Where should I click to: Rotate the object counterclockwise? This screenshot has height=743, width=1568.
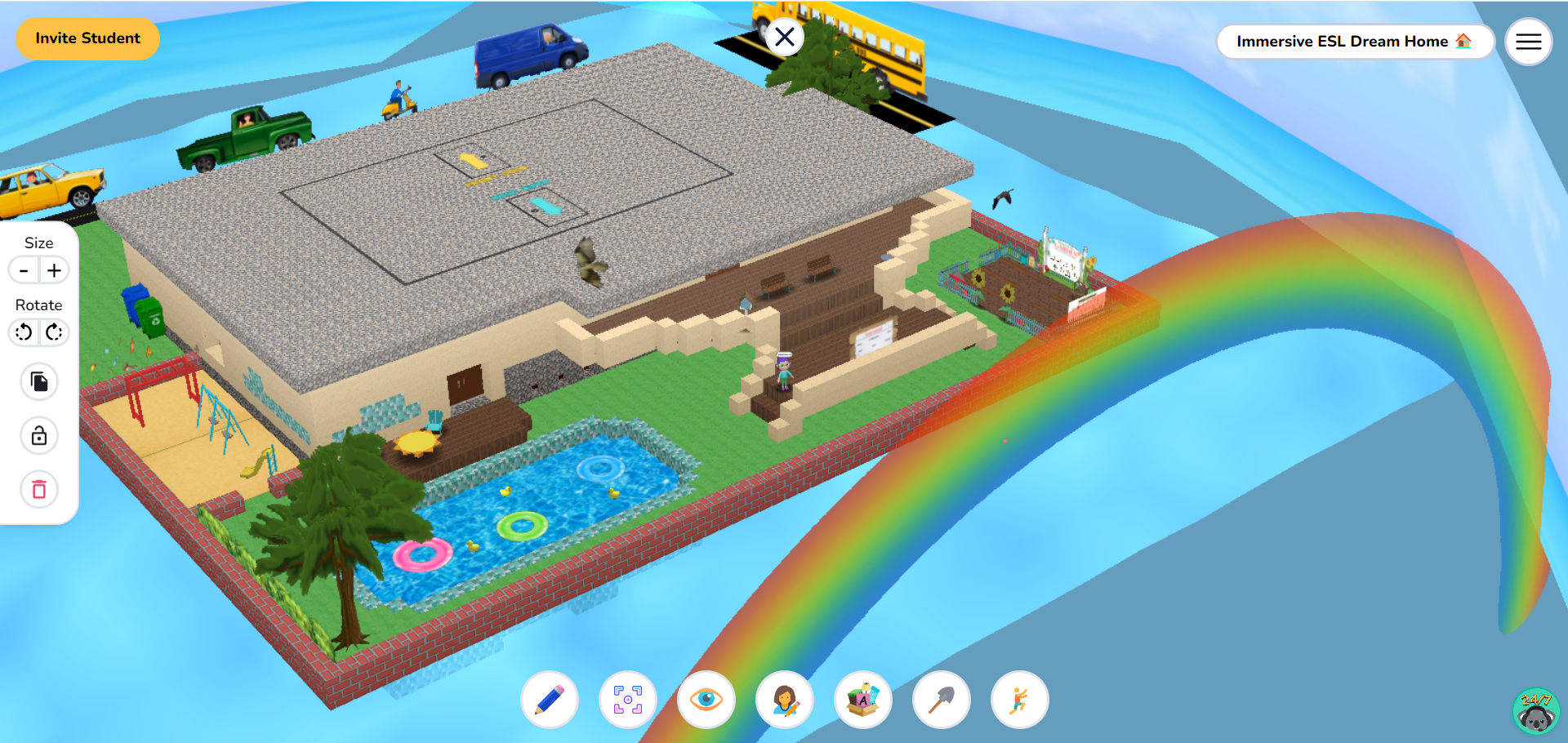pos(24,332)
